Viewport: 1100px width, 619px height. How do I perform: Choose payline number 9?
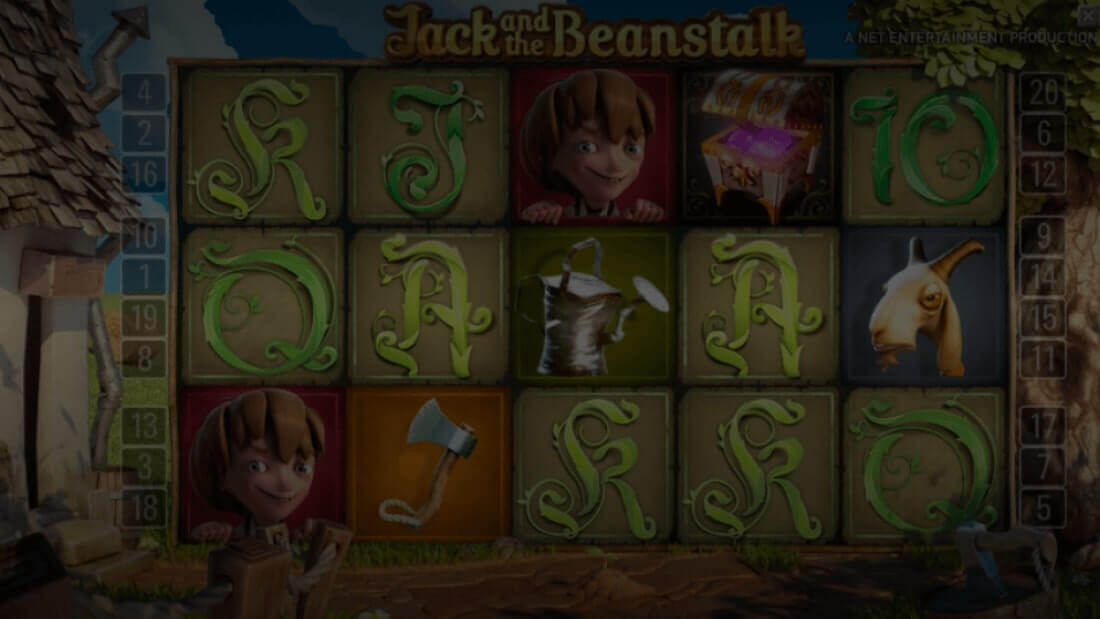tap(1043, 236)
